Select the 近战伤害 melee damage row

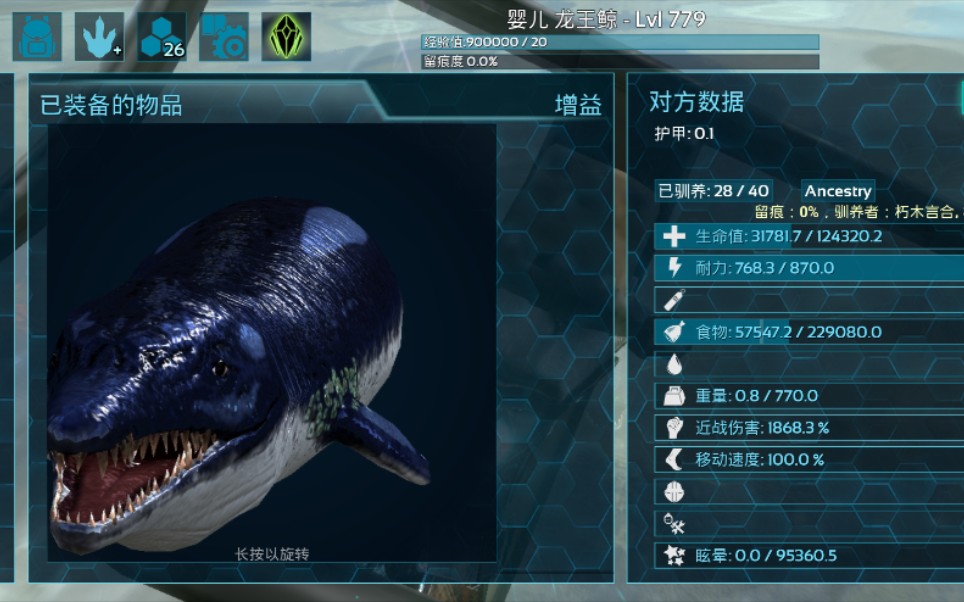tap(809, 428)
